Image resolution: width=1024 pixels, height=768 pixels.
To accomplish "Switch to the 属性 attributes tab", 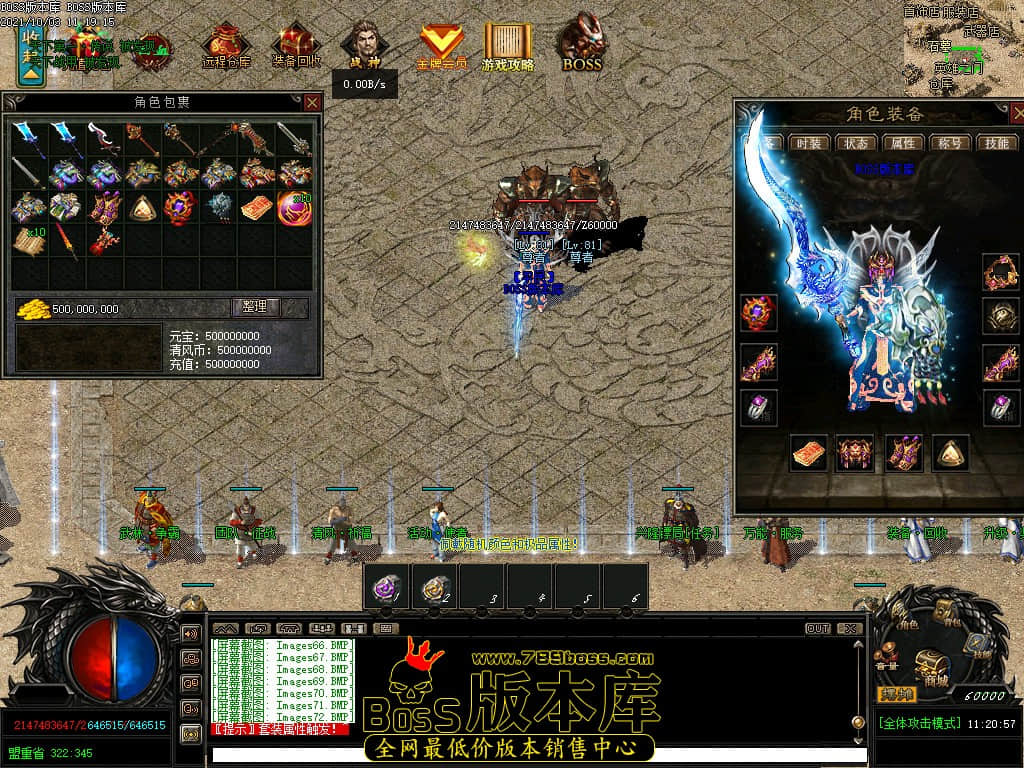I will [901, 143].
